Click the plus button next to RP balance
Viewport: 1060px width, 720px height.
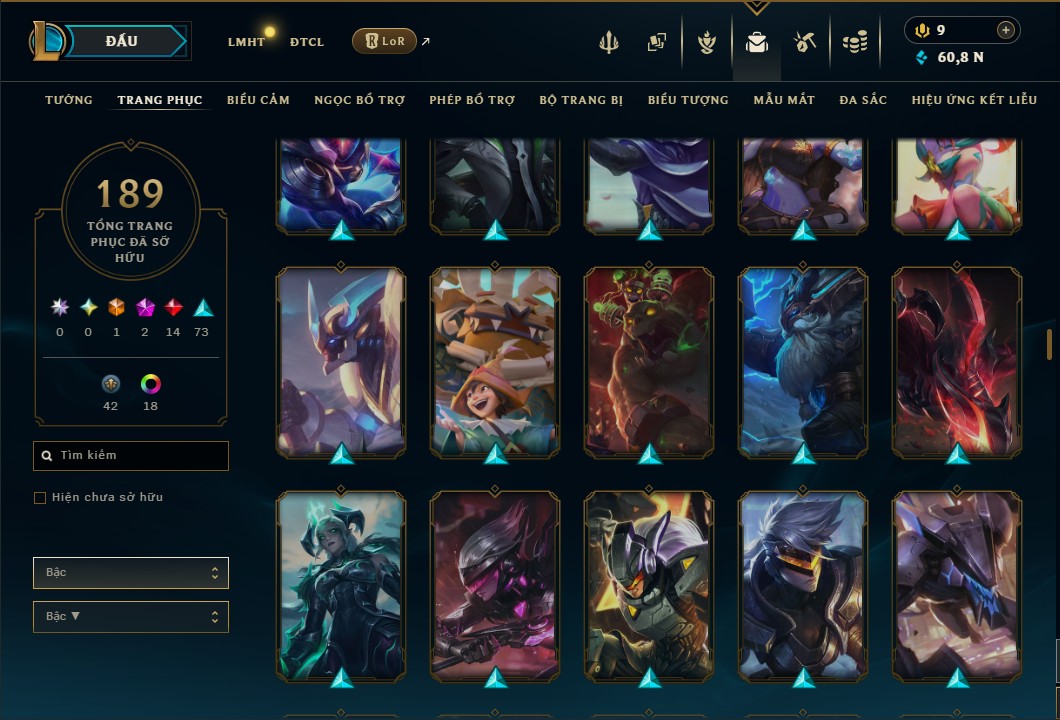(x=1005, y=30)
